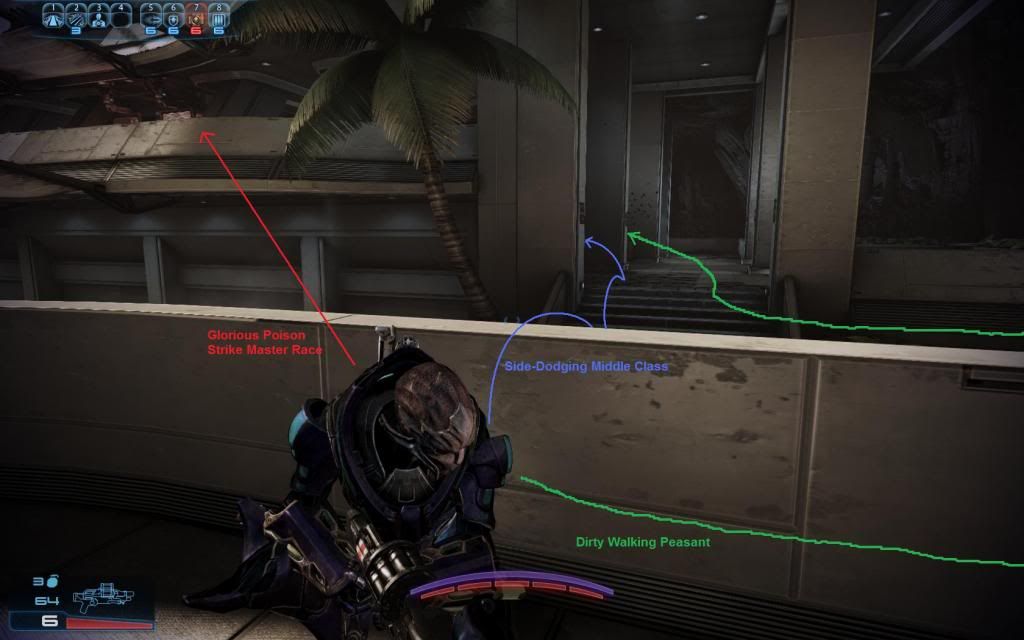This screenshot has width=1024, height=640.
Task: Fire the missile launcher in slot 5
Action: 152,18
